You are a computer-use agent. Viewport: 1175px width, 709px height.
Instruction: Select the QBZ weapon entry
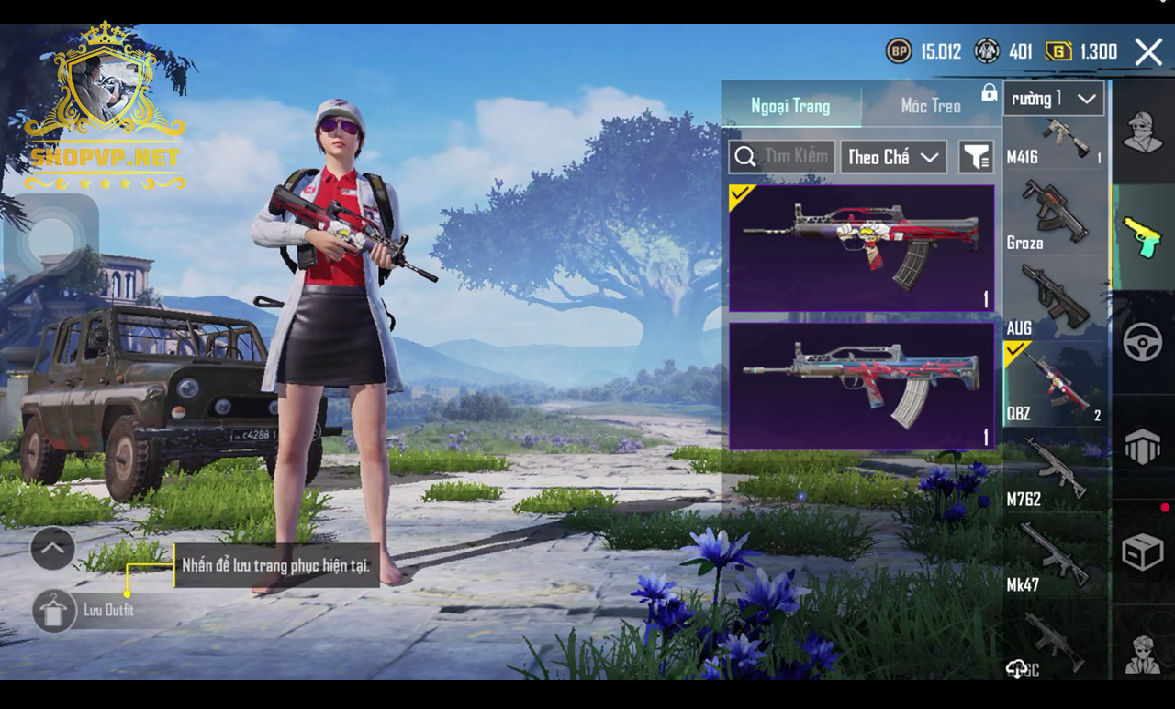point(1055,386)
